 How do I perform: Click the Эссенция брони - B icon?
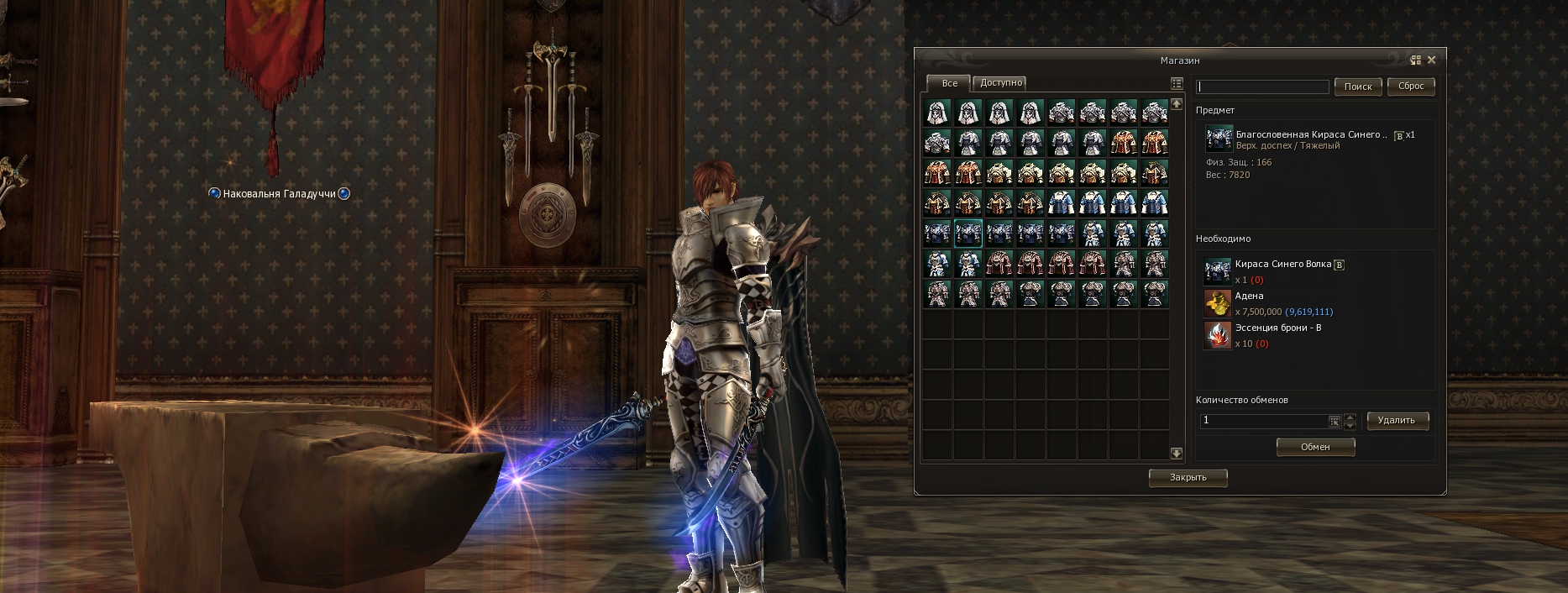[1217, 335]
